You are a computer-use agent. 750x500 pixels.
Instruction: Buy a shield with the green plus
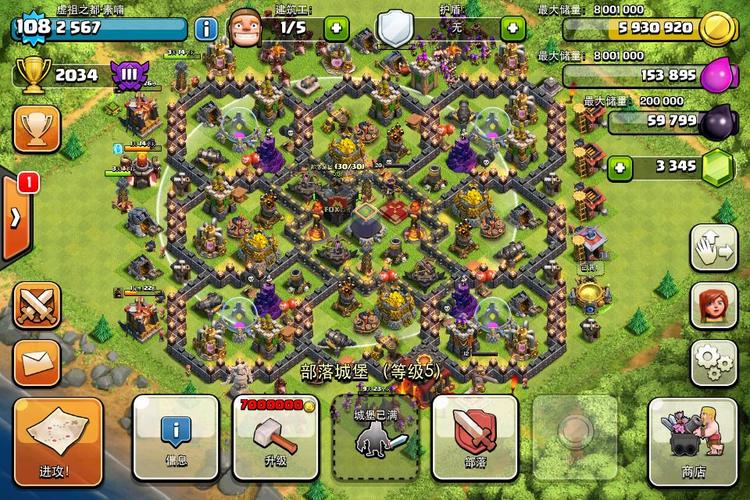[514, 28]
